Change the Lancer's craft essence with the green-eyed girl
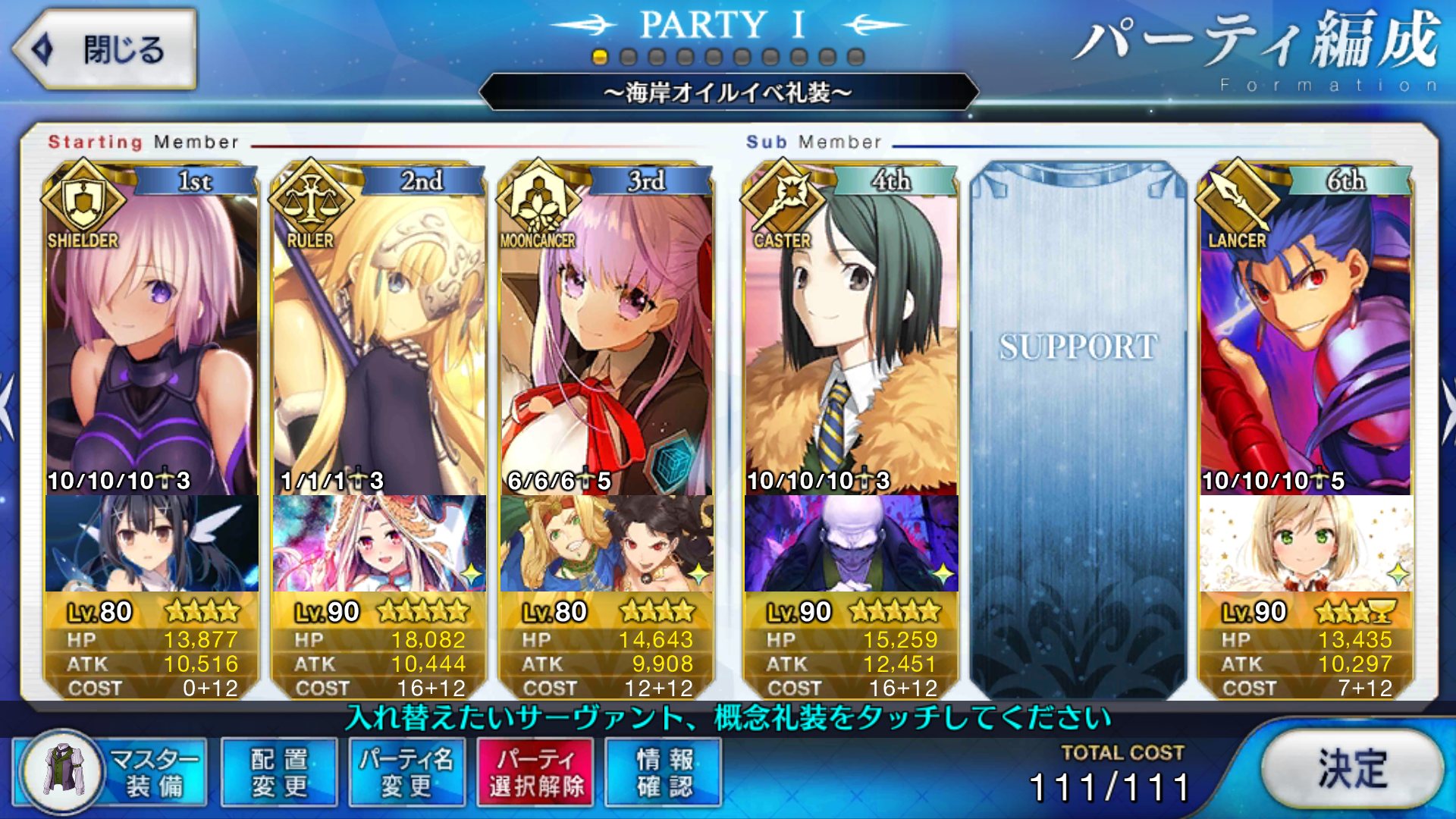1456x819 pixels. [1305, 543]
